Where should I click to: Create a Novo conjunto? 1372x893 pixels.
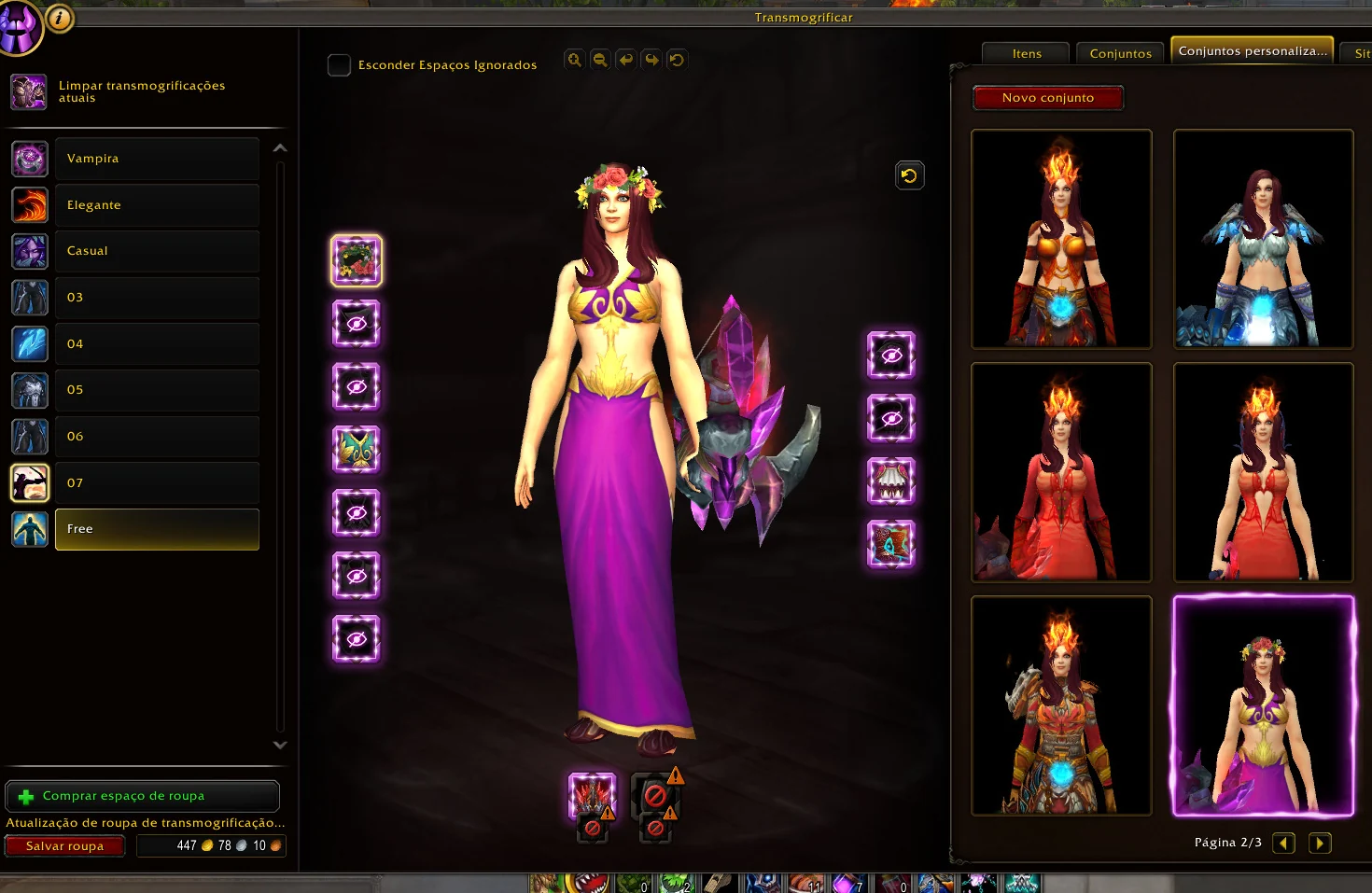pos(1047,97)
